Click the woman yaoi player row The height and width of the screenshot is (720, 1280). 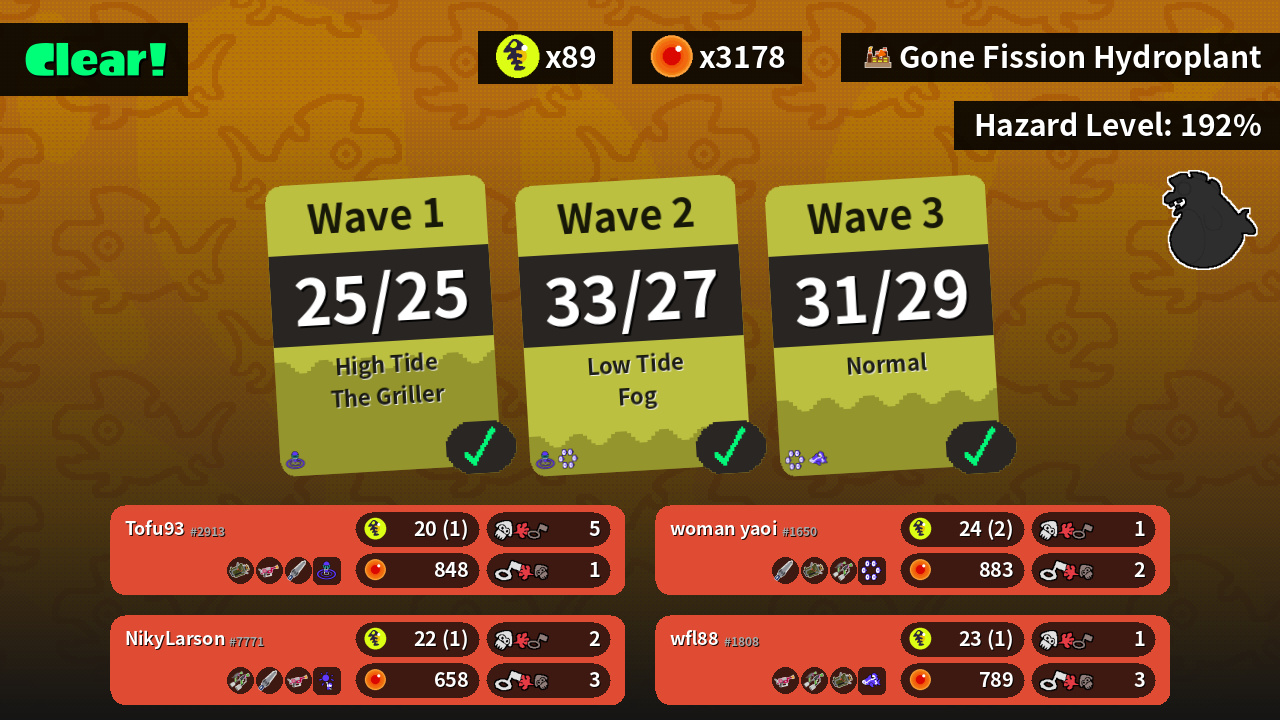pyautogui.click(x=912, y=549)
